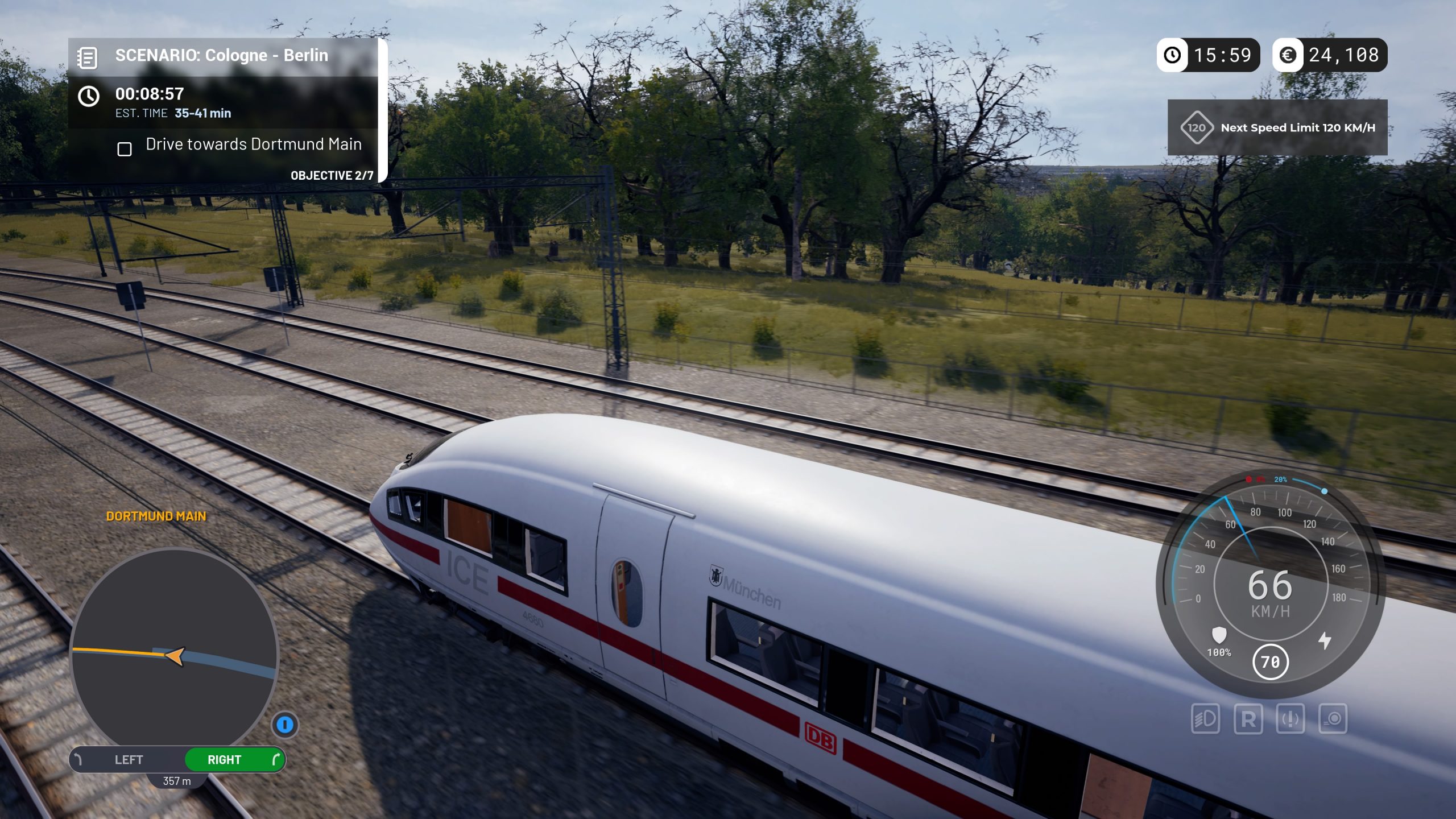Activate the reverse gear R icon
The width and height of the screenshot is (1456, 819).
click(x=1248, y=719)
